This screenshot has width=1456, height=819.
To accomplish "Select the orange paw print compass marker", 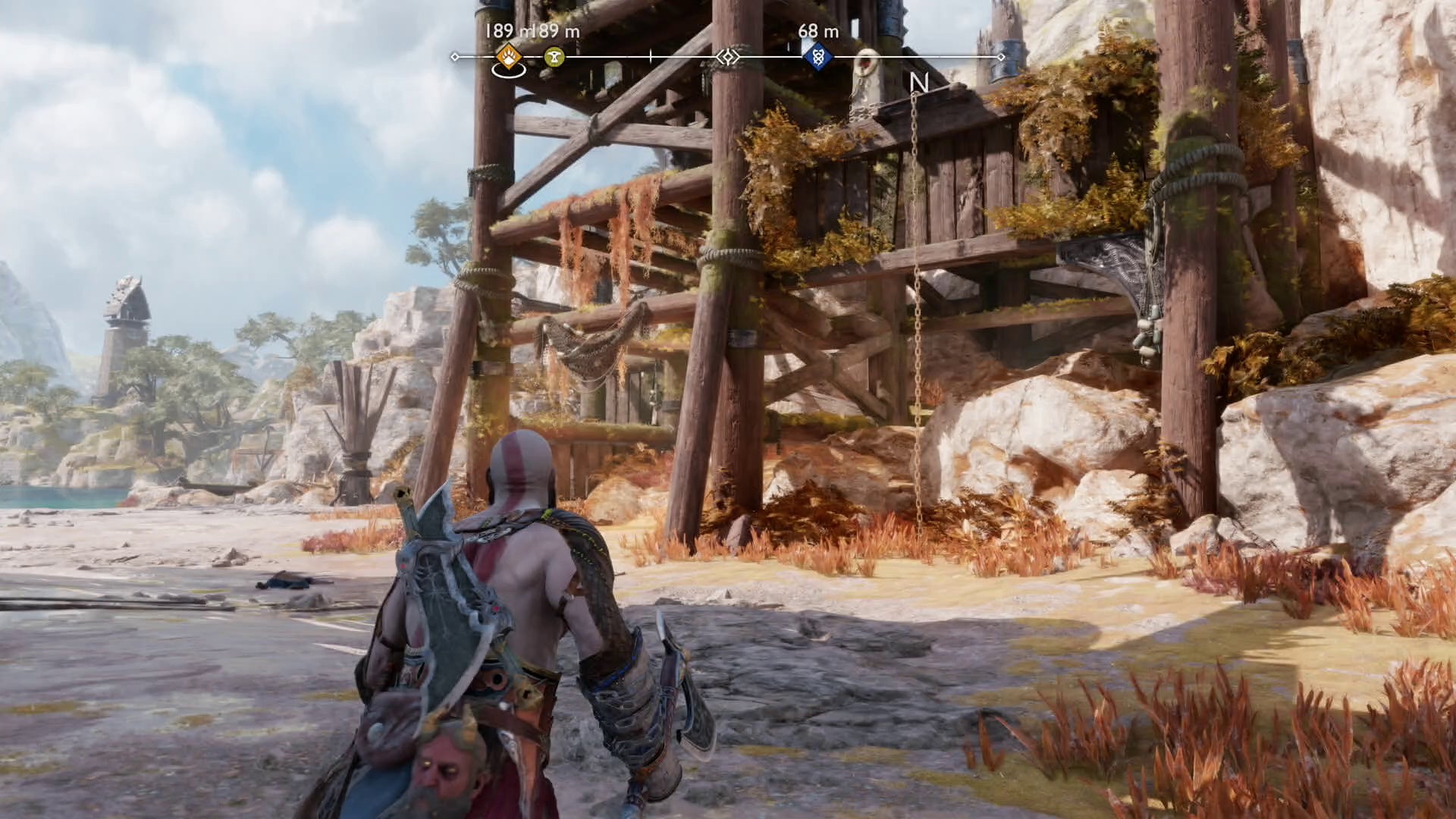I will click(x=508, y=56).
